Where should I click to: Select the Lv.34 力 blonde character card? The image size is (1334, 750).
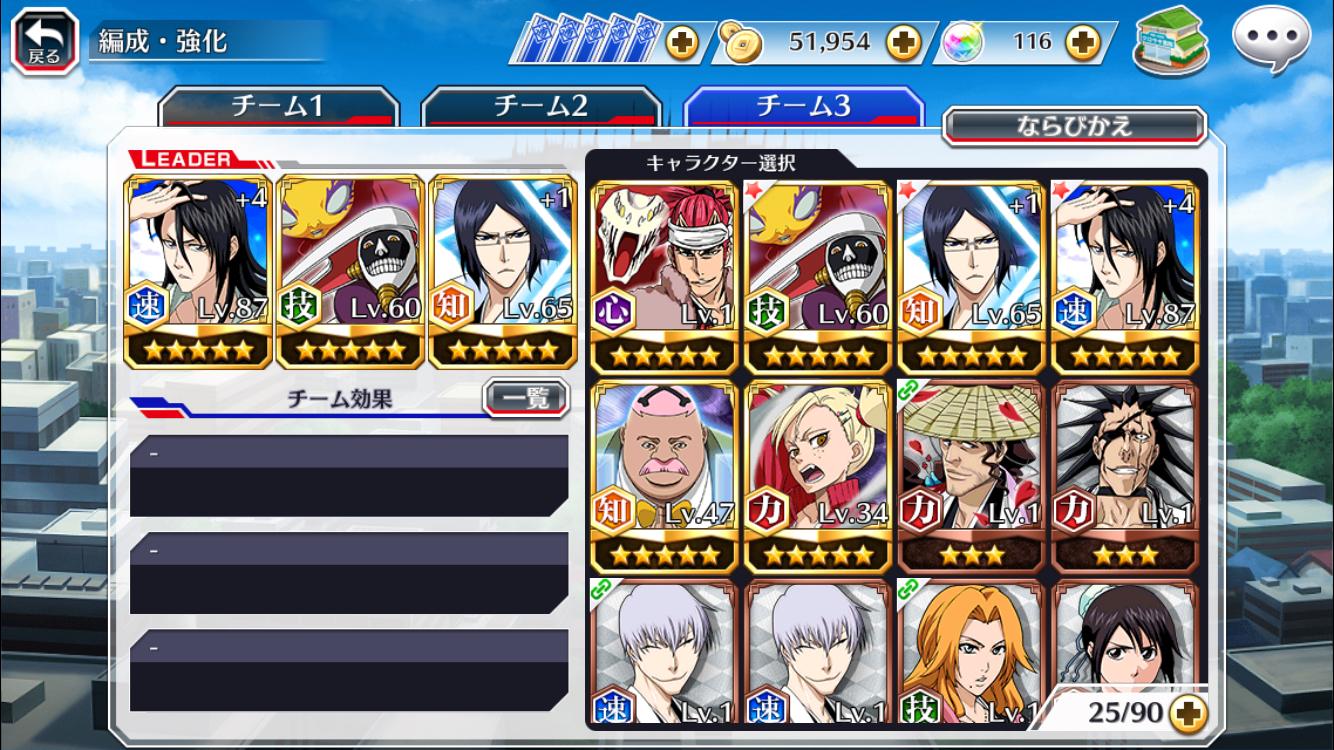coord(817,476)
